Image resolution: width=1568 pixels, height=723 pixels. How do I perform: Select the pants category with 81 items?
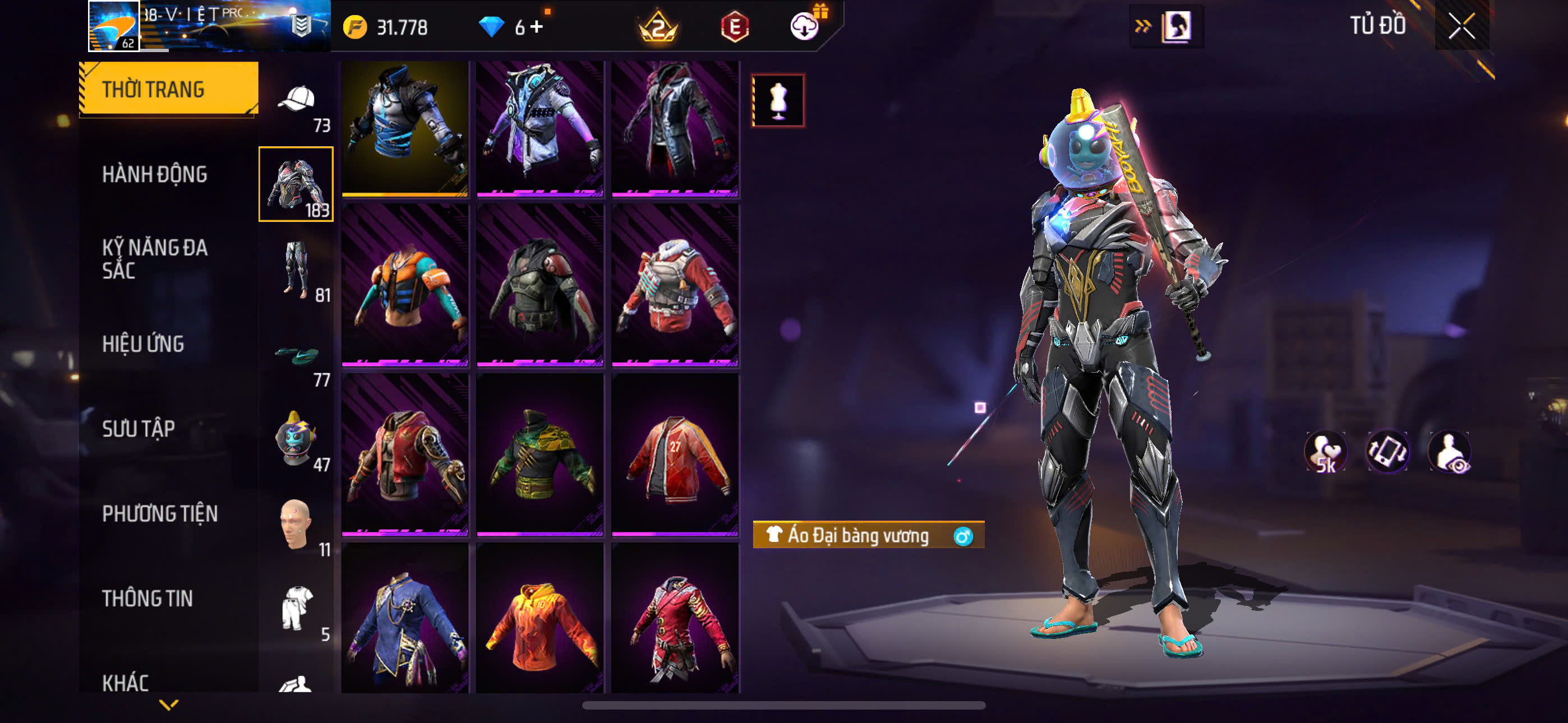point(297,270)
